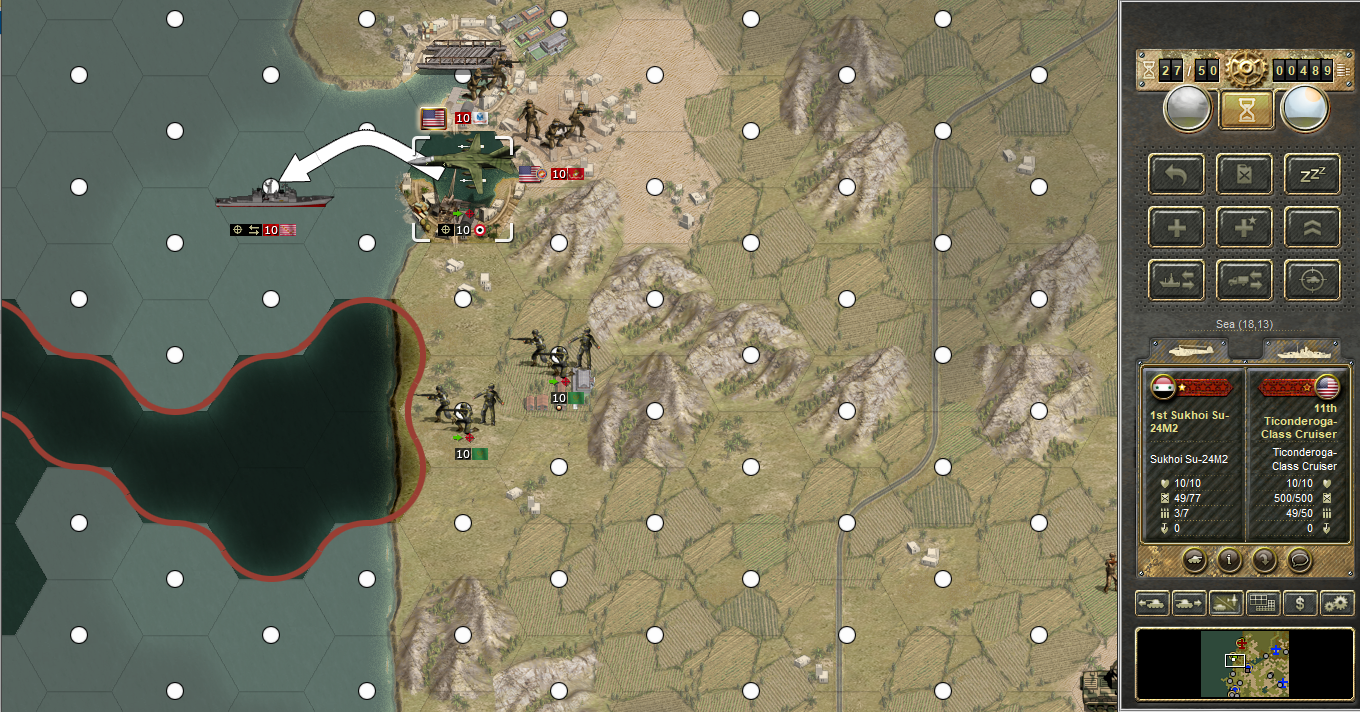Show unit details with the info button
The image size is (1360, 712).
pyautogui.click(x=1230, y=559)
